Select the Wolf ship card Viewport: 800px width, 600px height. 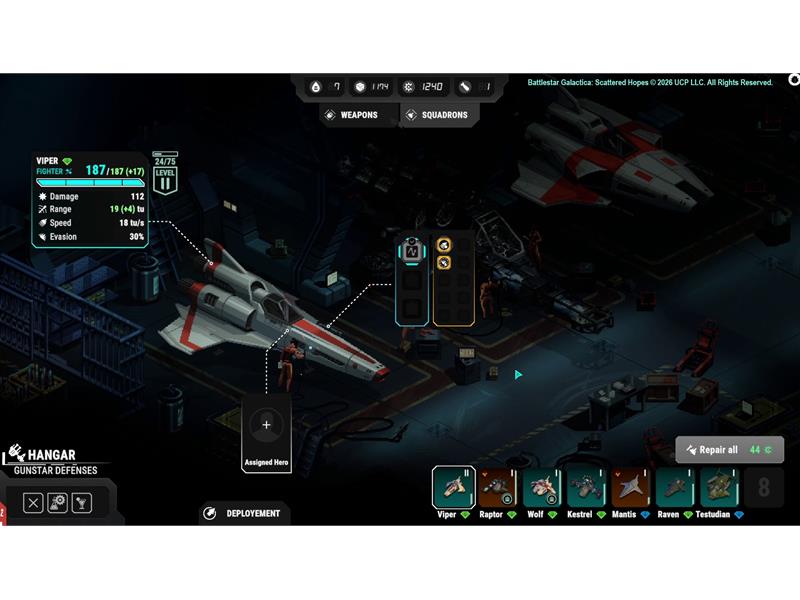click(541, 487)
